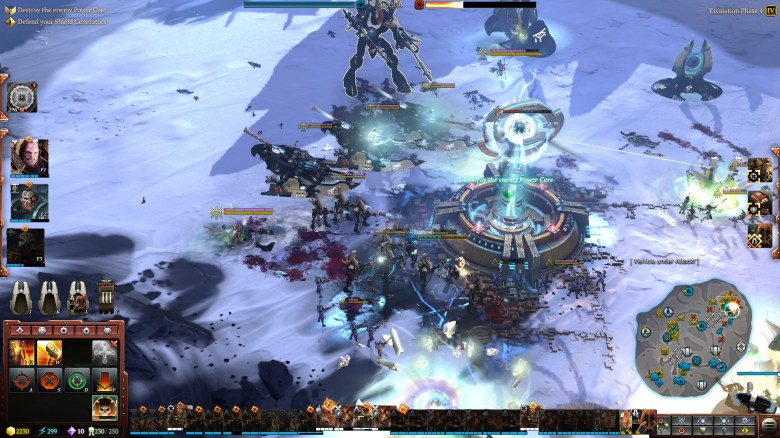Issue the red stop command

coord(49,380)
